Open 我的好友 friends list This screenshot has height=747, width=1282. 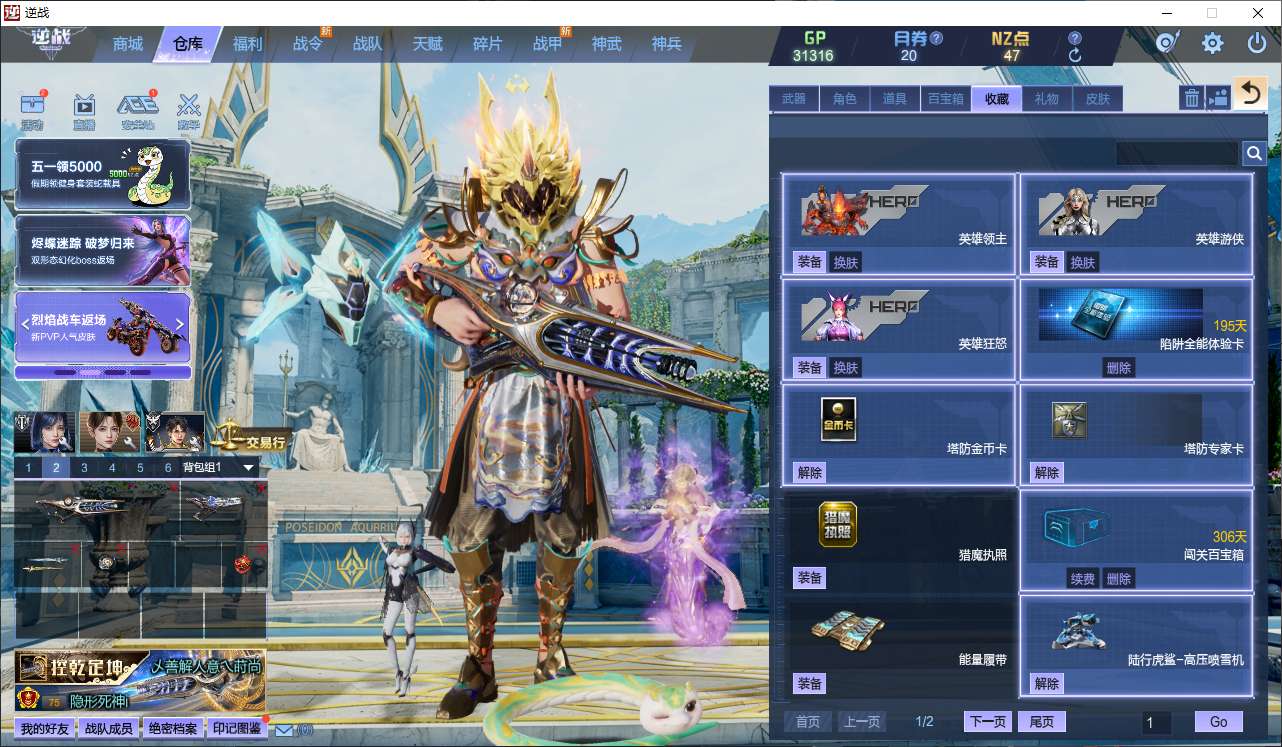[45, 728]
